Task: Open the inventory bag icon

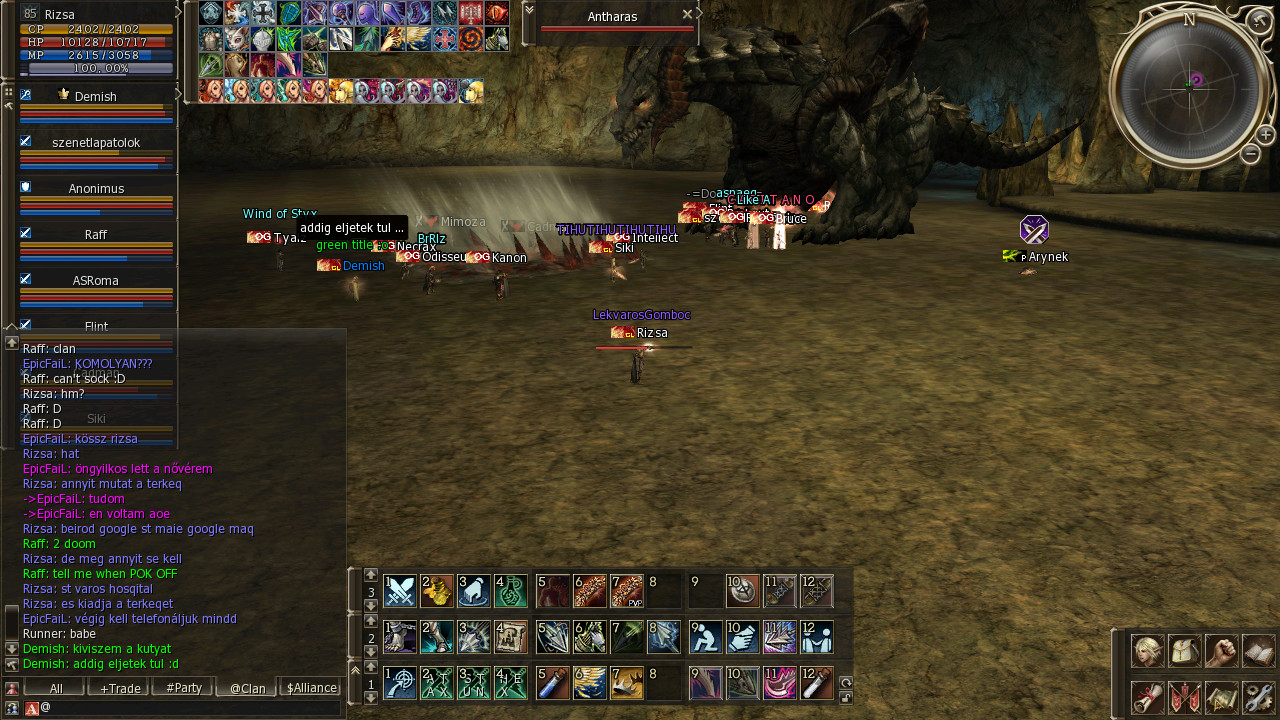Action: (1185, 651)
